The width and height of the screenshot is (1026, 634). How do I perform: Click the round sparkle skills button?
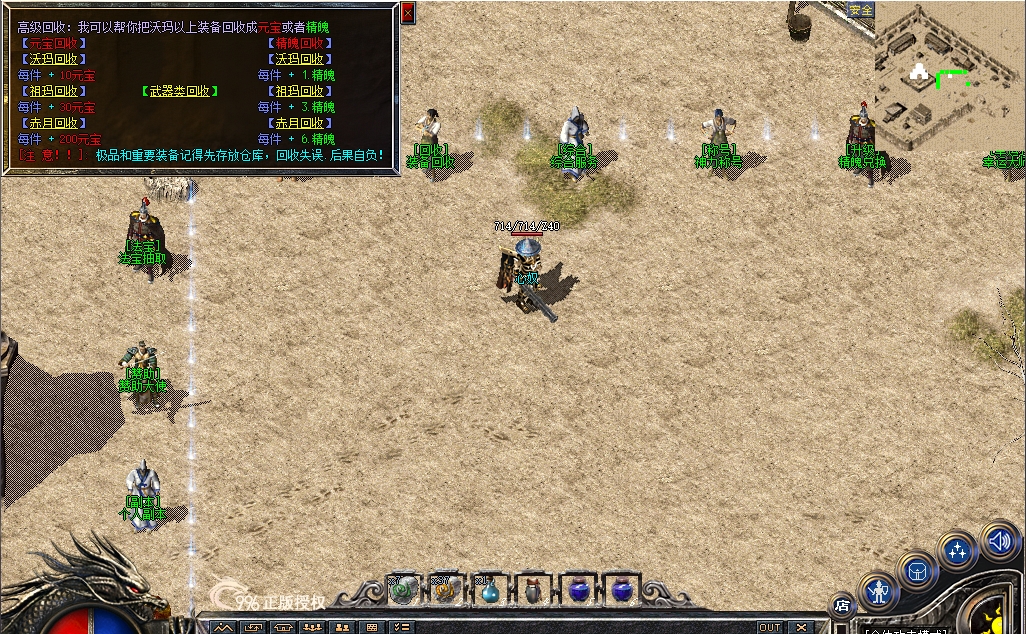point(957,551)
